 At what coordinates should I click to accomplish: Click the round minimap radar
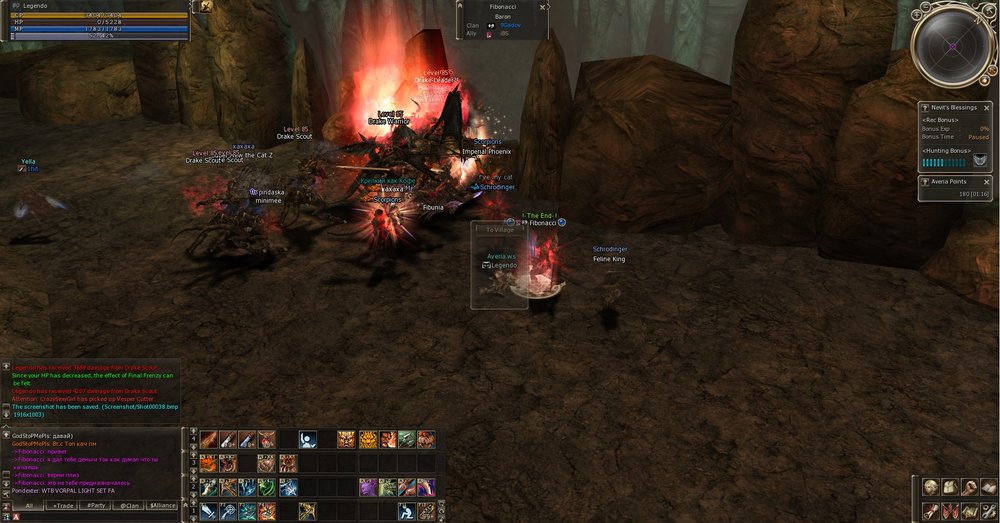[951, 46]
